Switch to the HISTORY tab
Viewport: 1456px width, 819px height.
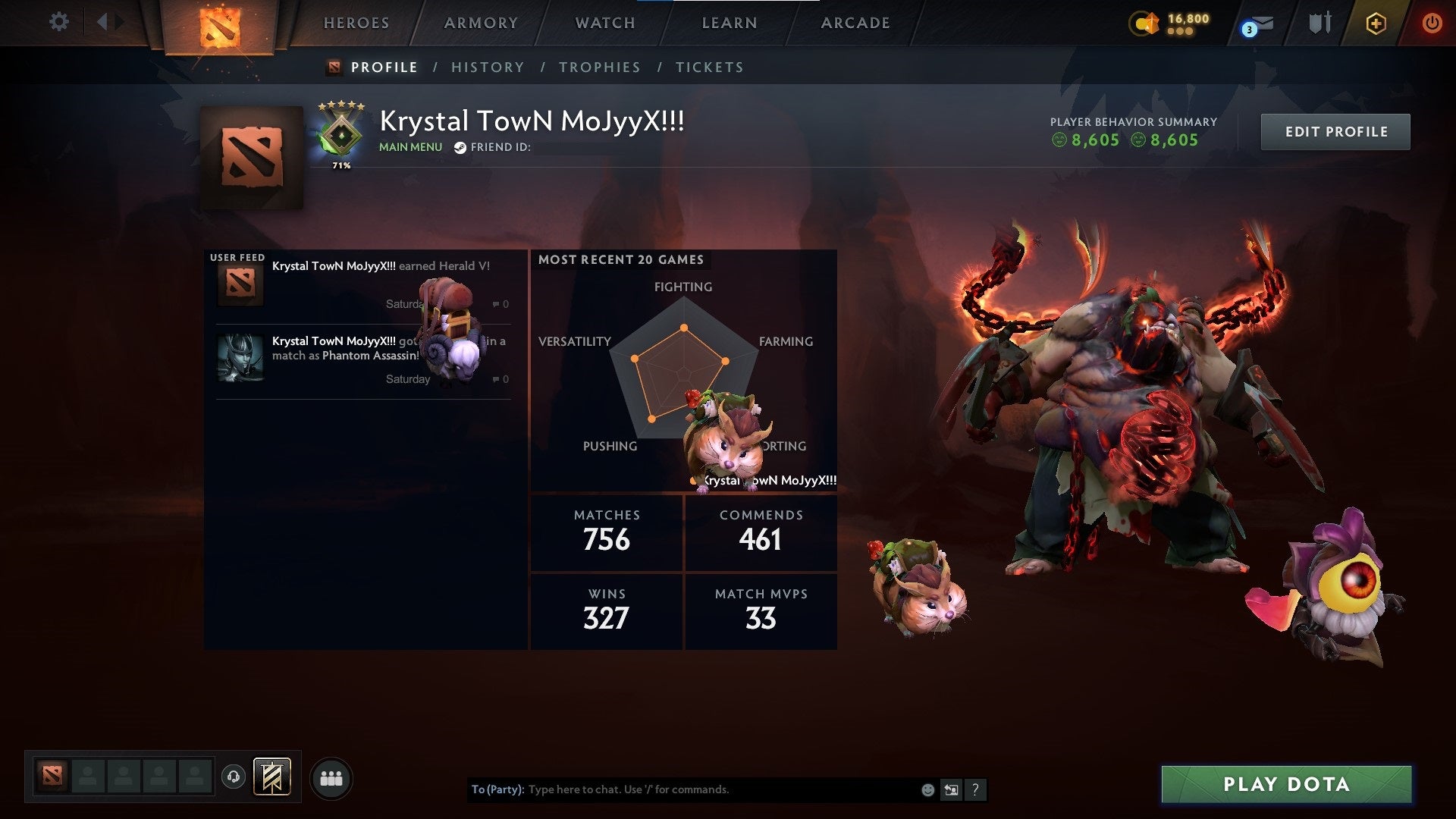(x=488, y=67)
